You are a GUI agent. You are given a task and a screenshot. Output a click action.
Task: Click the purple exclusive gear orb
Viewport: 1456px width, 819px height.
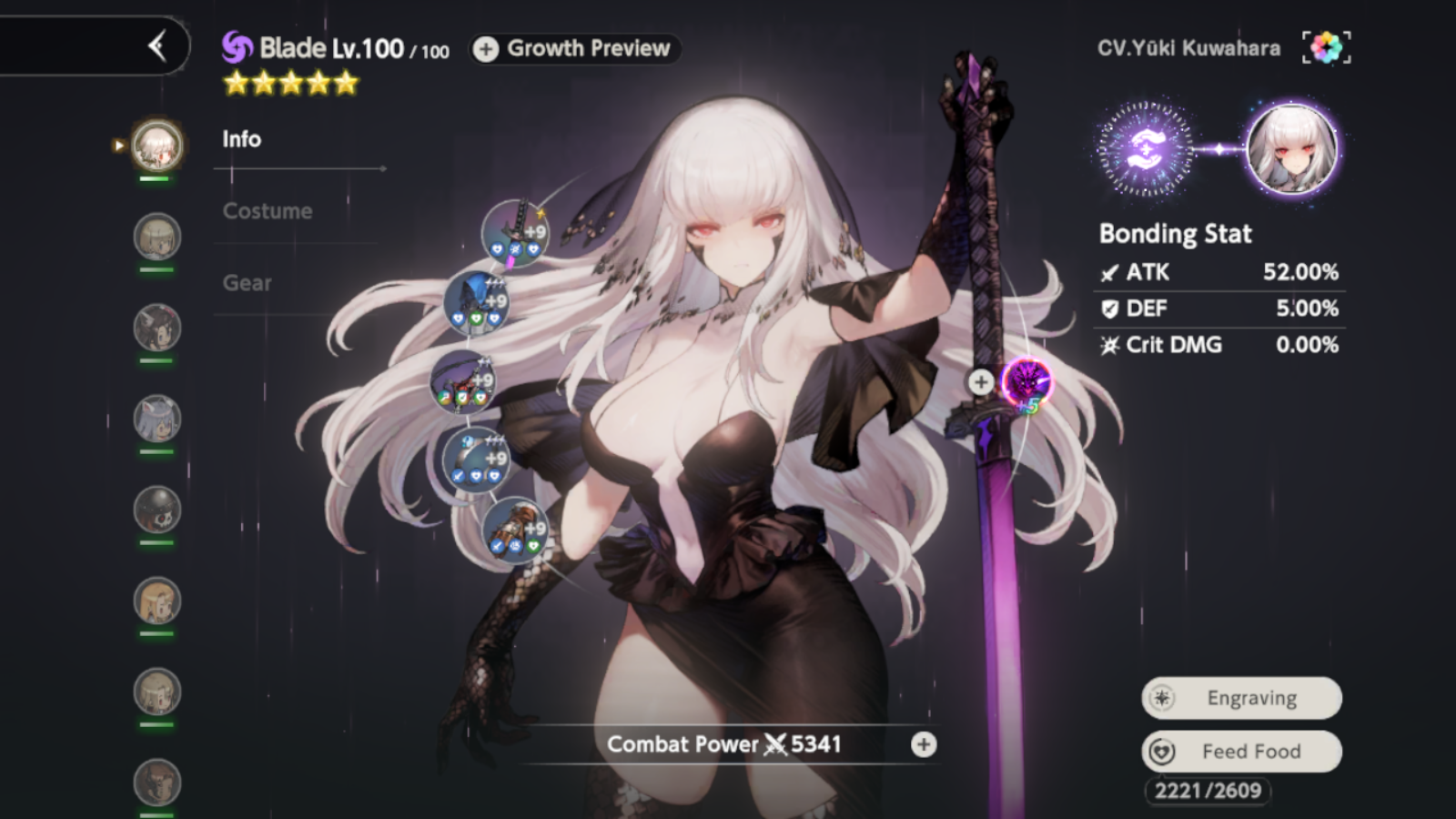[x=1026, y=381]
